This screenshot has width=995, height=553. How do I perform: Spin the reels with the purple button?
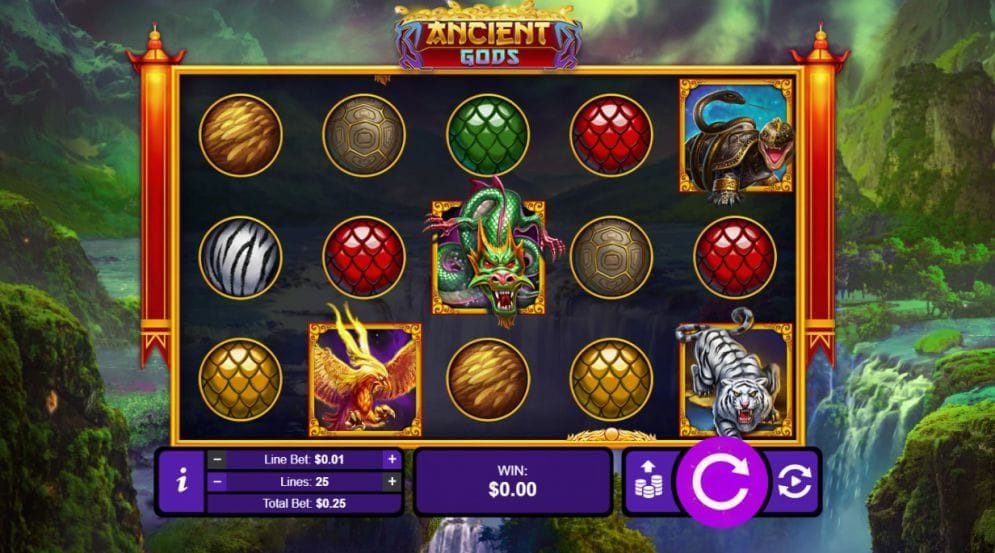point(720,482)
